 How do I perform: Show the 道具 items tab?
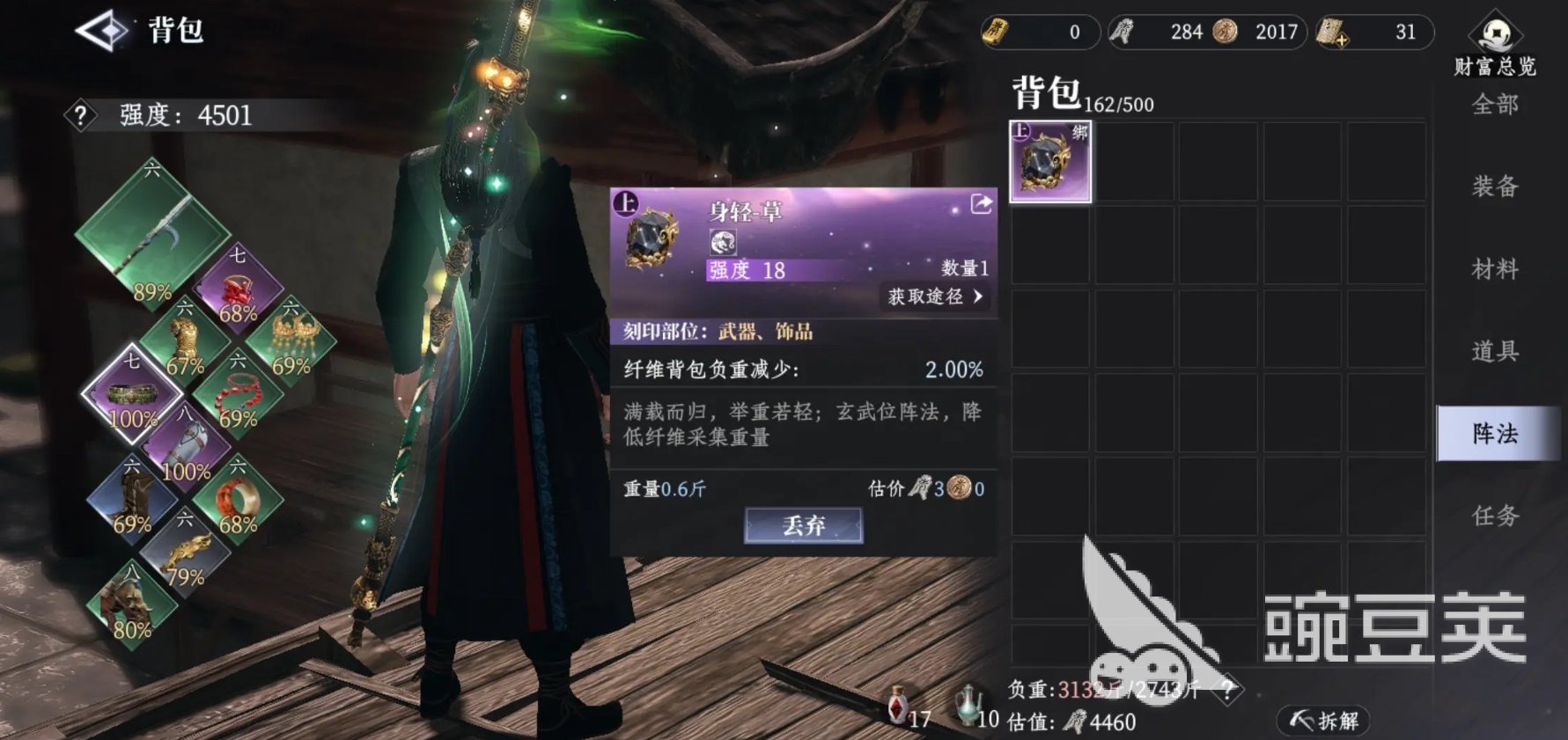[x=1494, y=351]
